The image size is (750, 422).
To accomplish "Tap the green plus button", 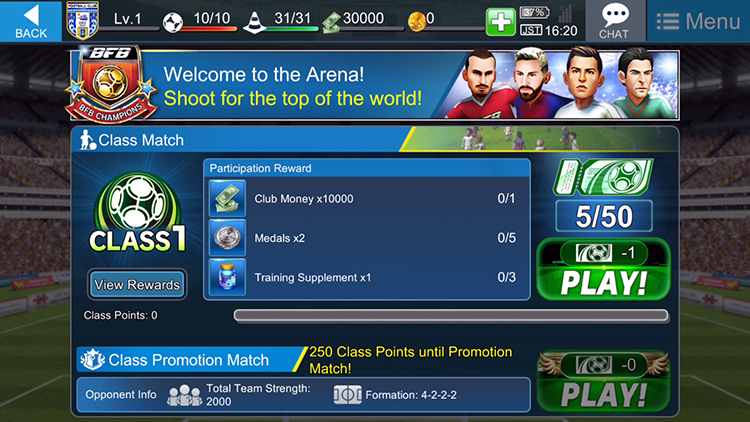I will 500,21.
